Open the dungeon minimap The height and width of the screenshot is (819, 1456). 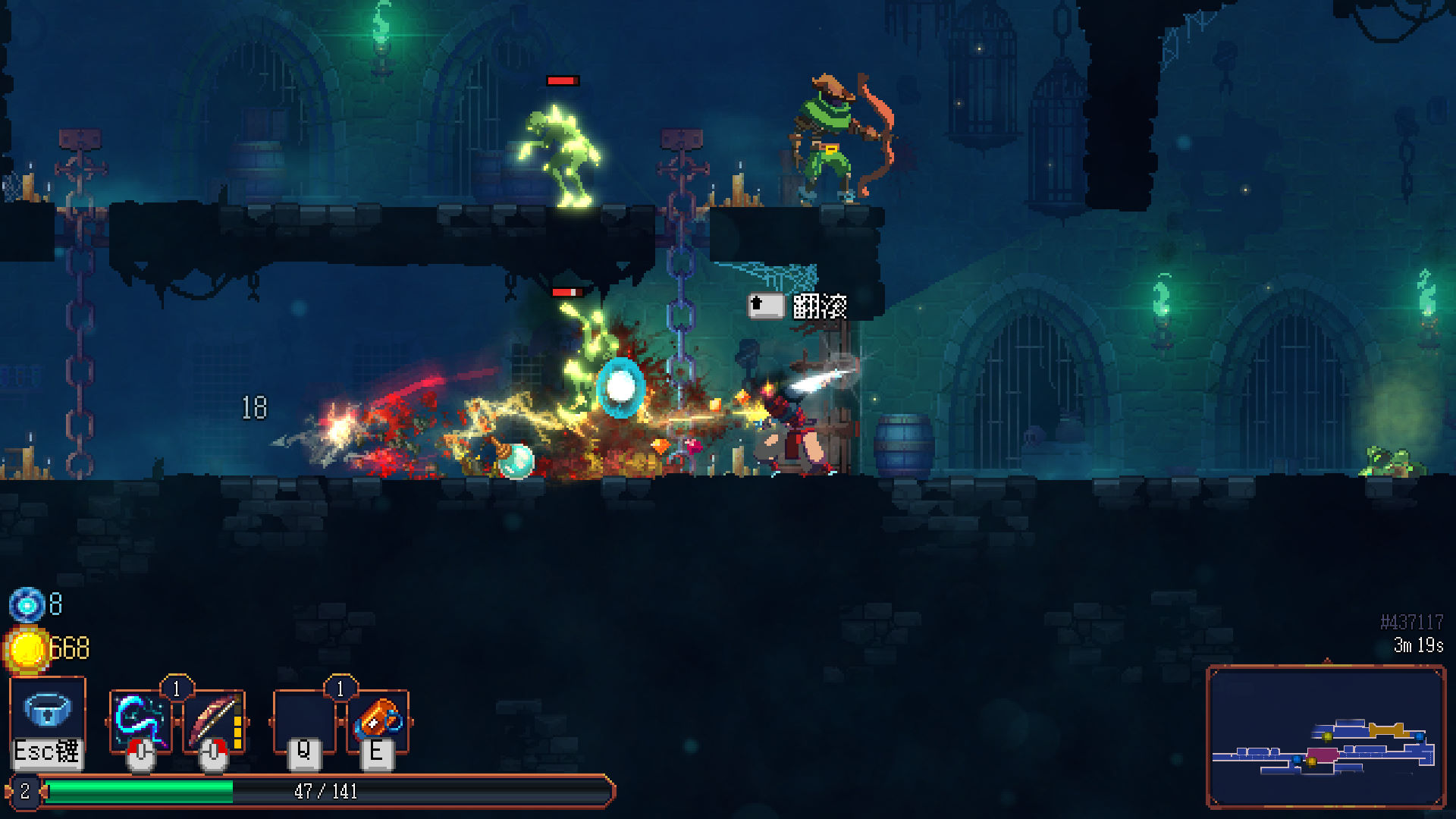coord(1325,736)
